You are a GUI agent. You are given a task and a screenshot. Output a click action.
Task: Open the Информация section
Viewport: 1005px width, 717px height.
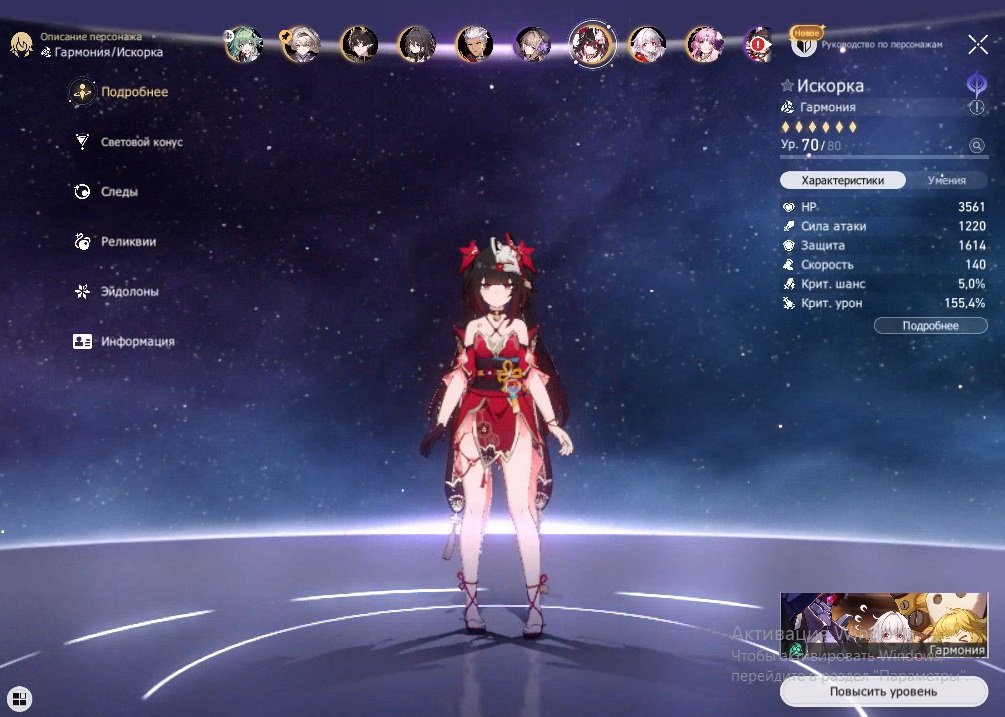click(x=137, y=342)
